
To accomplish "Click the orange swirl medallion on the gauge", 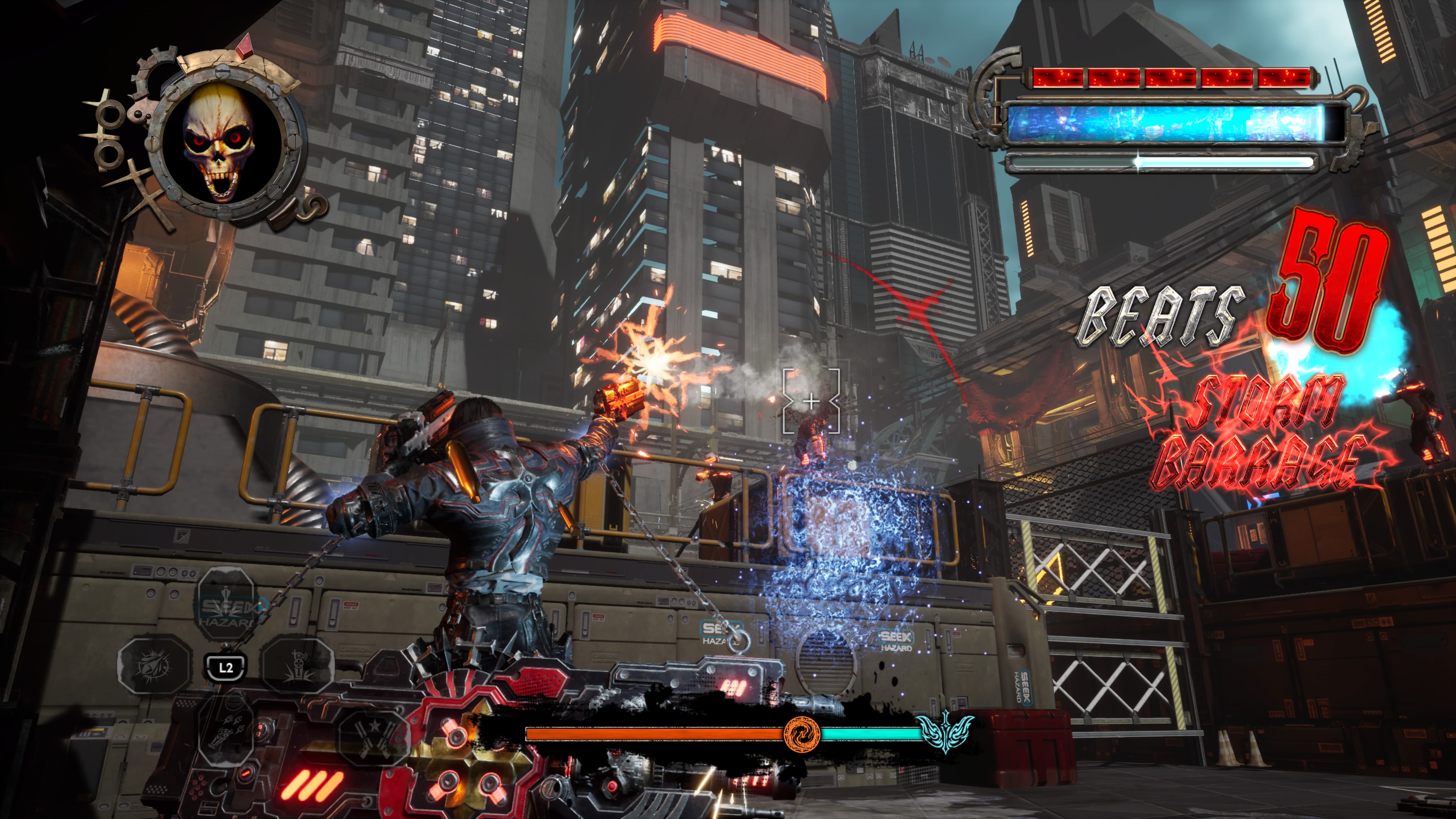I will (x=802, y=734).
